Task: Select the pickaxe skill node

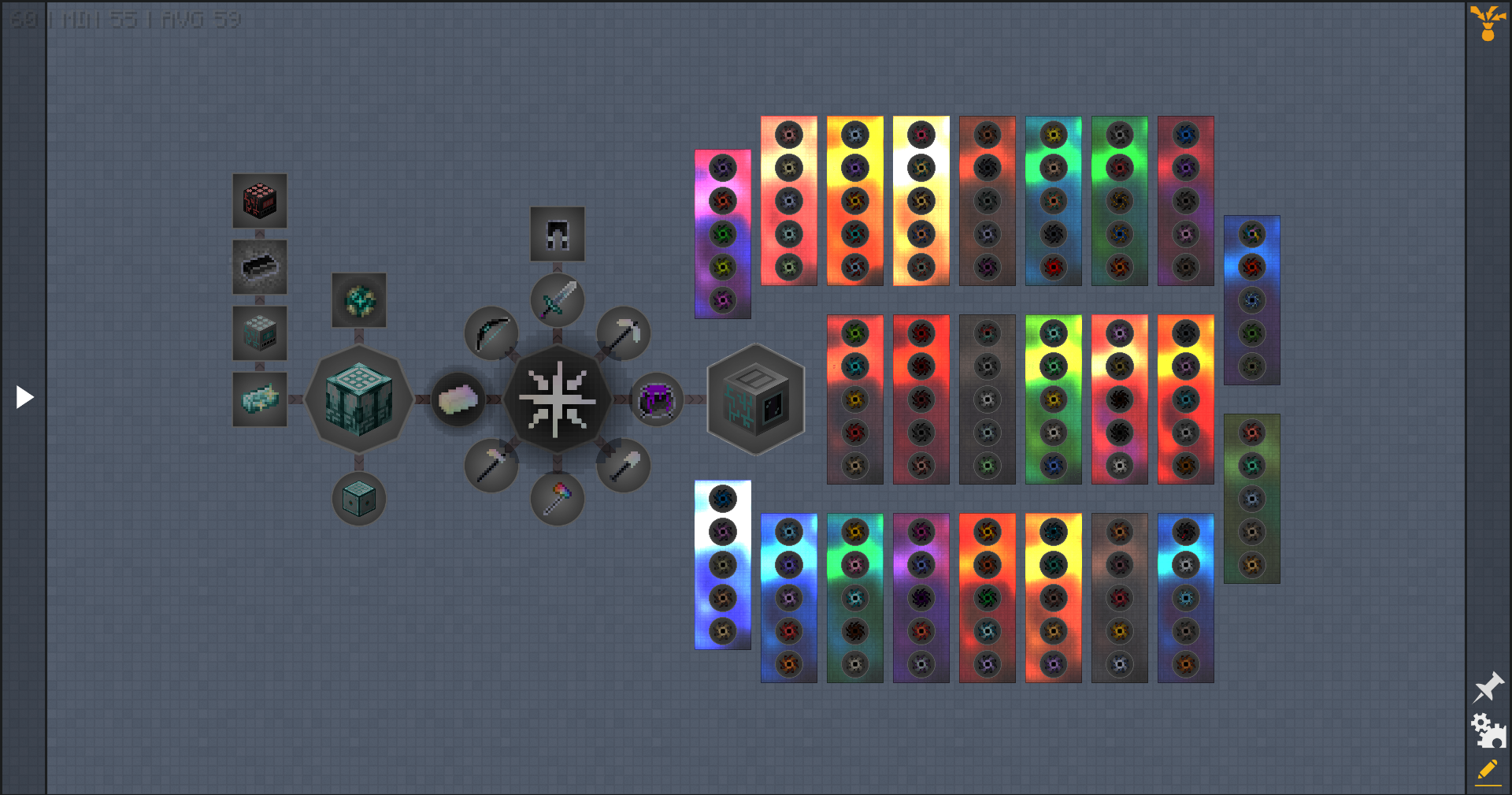Action: tap(624, 332)
